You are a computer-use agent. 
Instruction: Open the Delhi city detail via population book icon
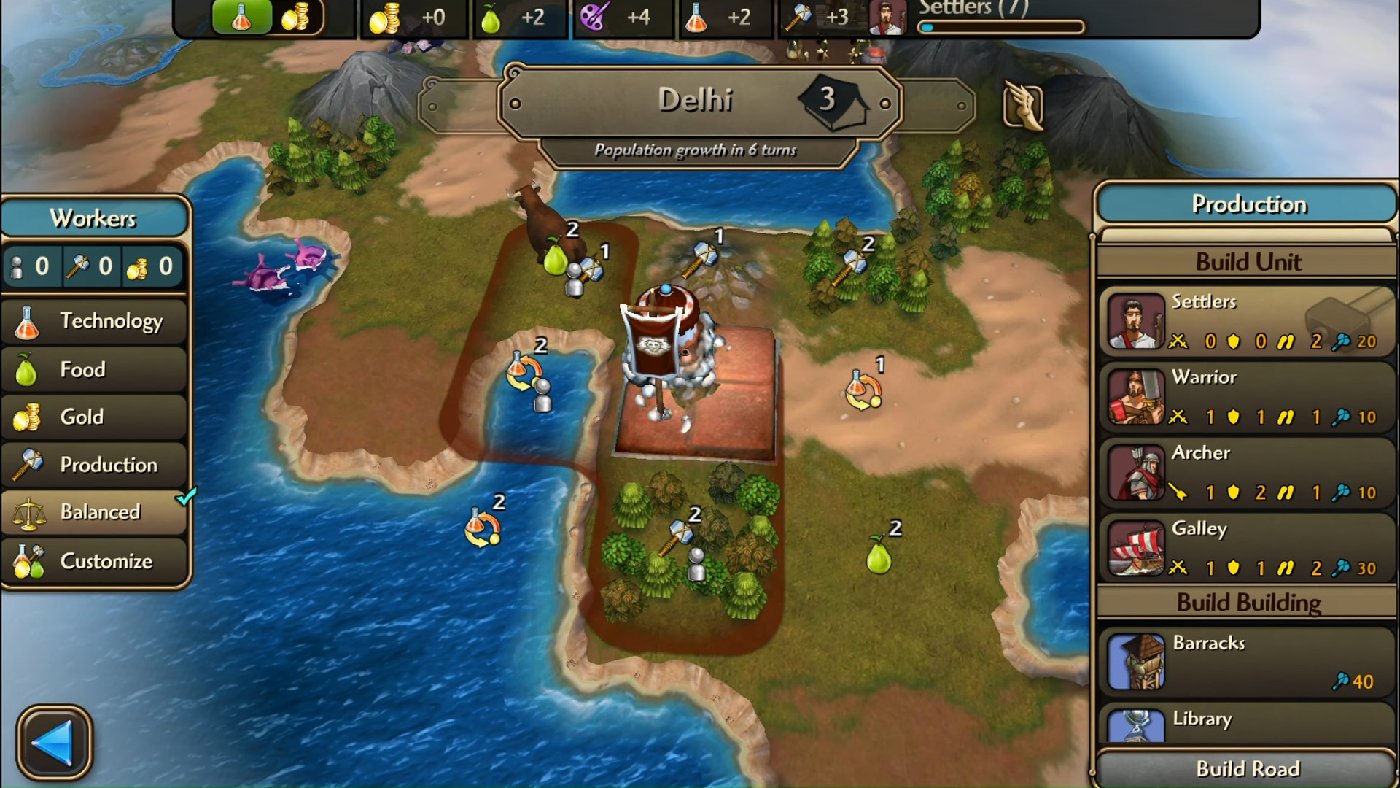830,100
